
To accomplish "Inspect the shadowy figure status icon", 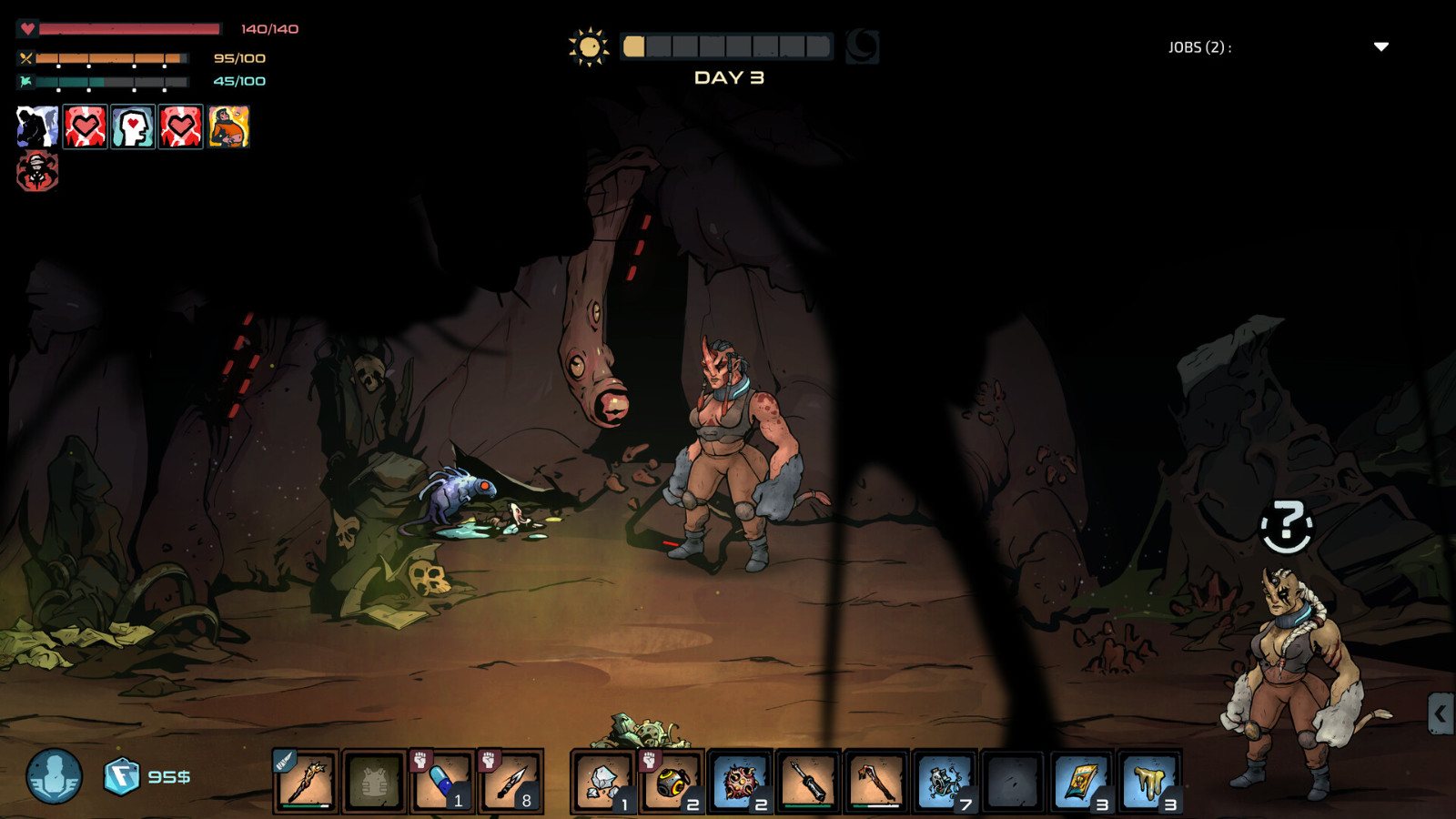I will tap(37, 126).
